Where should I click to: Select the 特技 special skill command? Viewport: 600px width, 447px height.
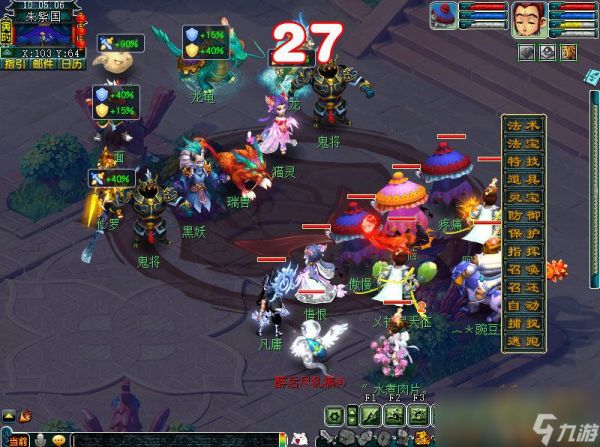pyautogui.click(x=524, y=161)
